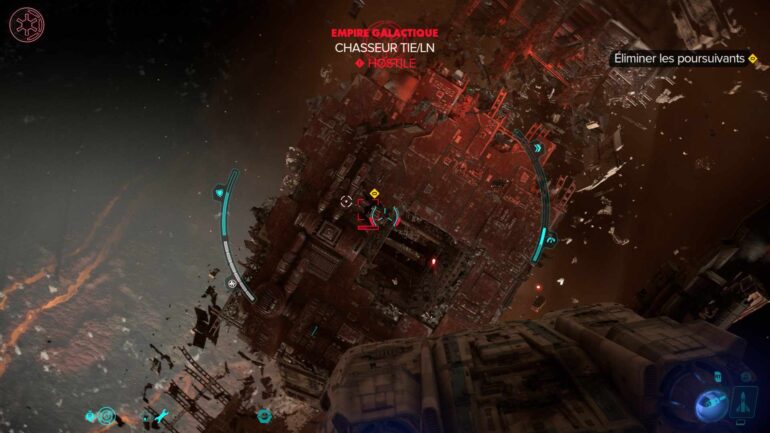The height and width of the screenshot is (433, 770).
Task: Click the 'Chasseur TIE/LN' target label
Action: 385,47
